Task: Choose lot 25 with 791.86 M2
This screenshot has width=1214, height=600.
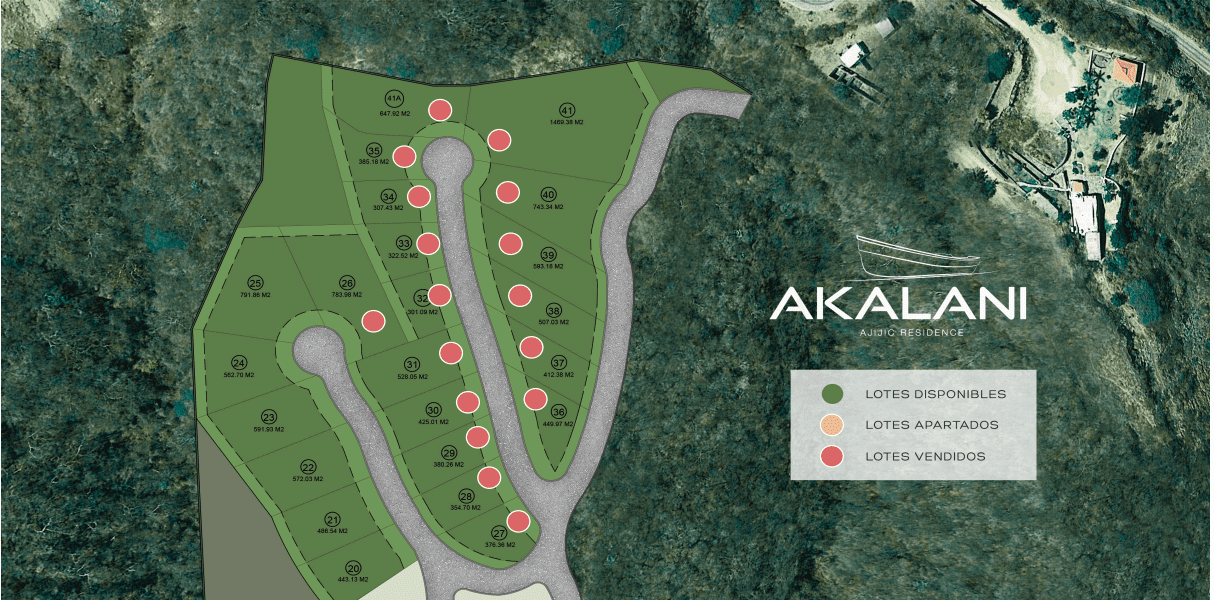Action: (x=255, y=283)
